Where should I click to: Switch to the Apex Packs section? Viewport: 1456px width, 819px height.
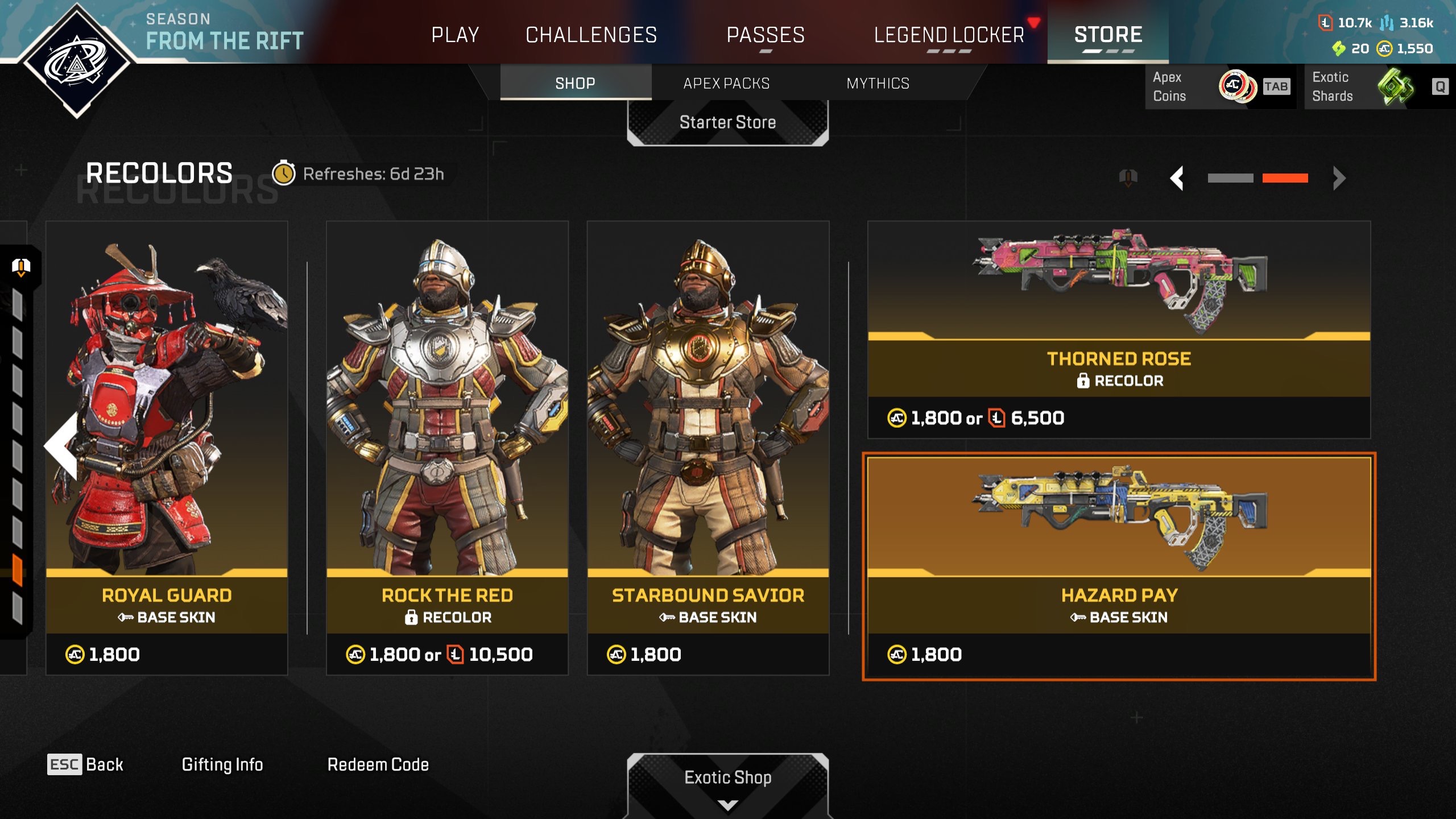point(726,83)
